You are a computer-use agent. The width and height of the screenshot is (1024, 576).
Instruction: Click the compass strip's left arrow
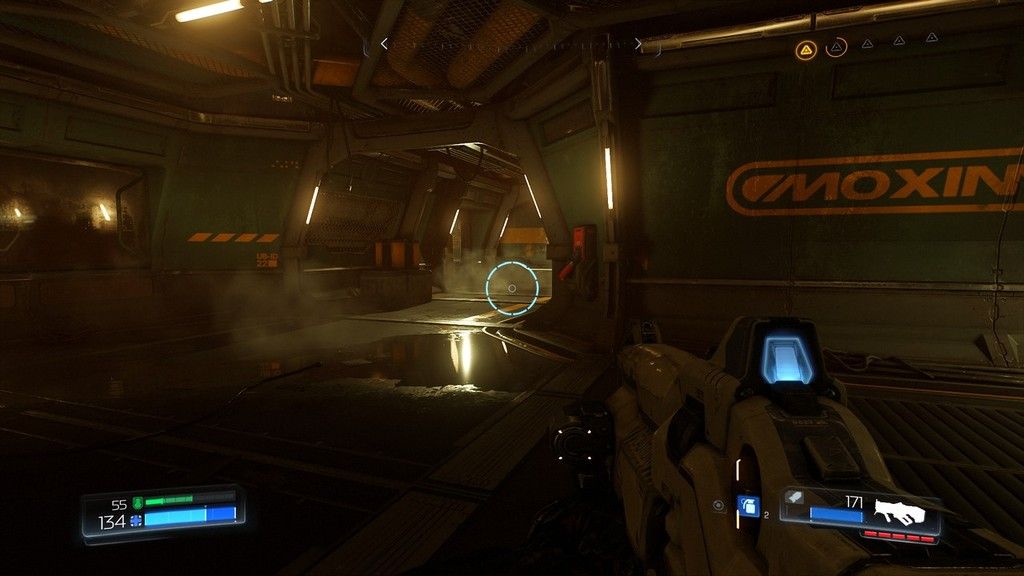[384, 43]
